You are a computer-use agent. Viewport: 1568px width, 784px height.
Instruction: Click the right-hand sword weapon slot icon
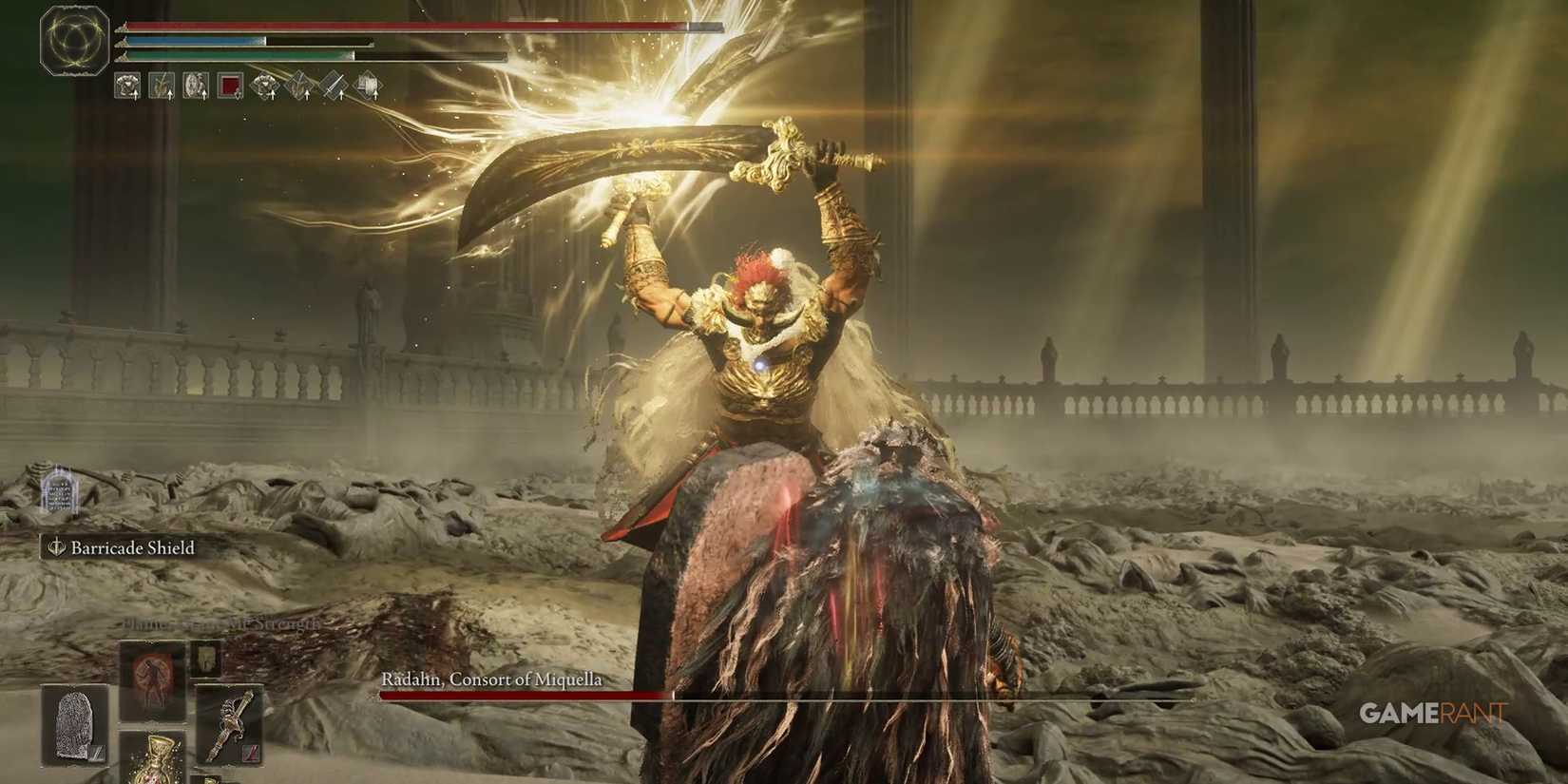point(228,722)
